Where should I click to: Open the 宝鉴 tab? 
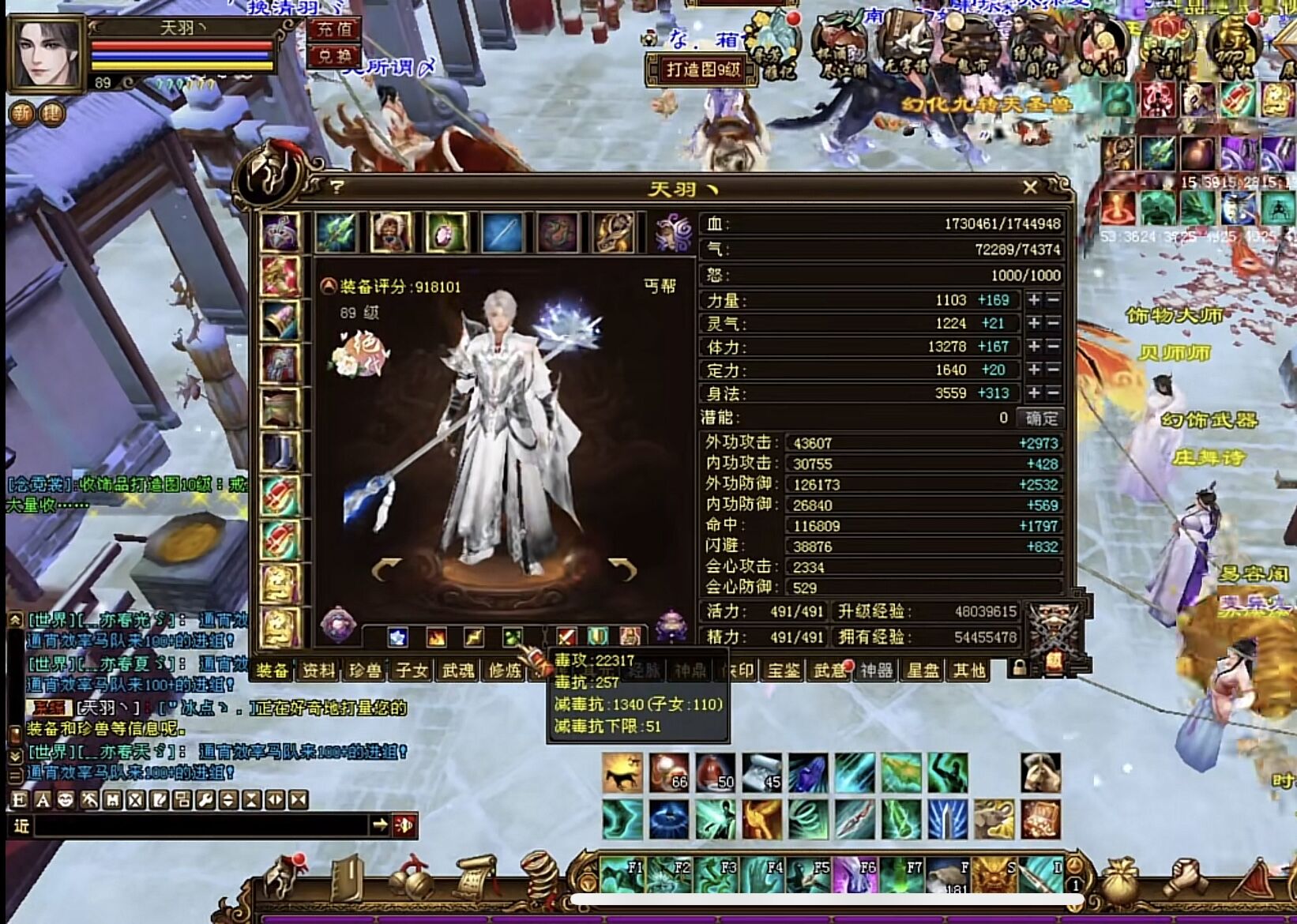point(784,670)
